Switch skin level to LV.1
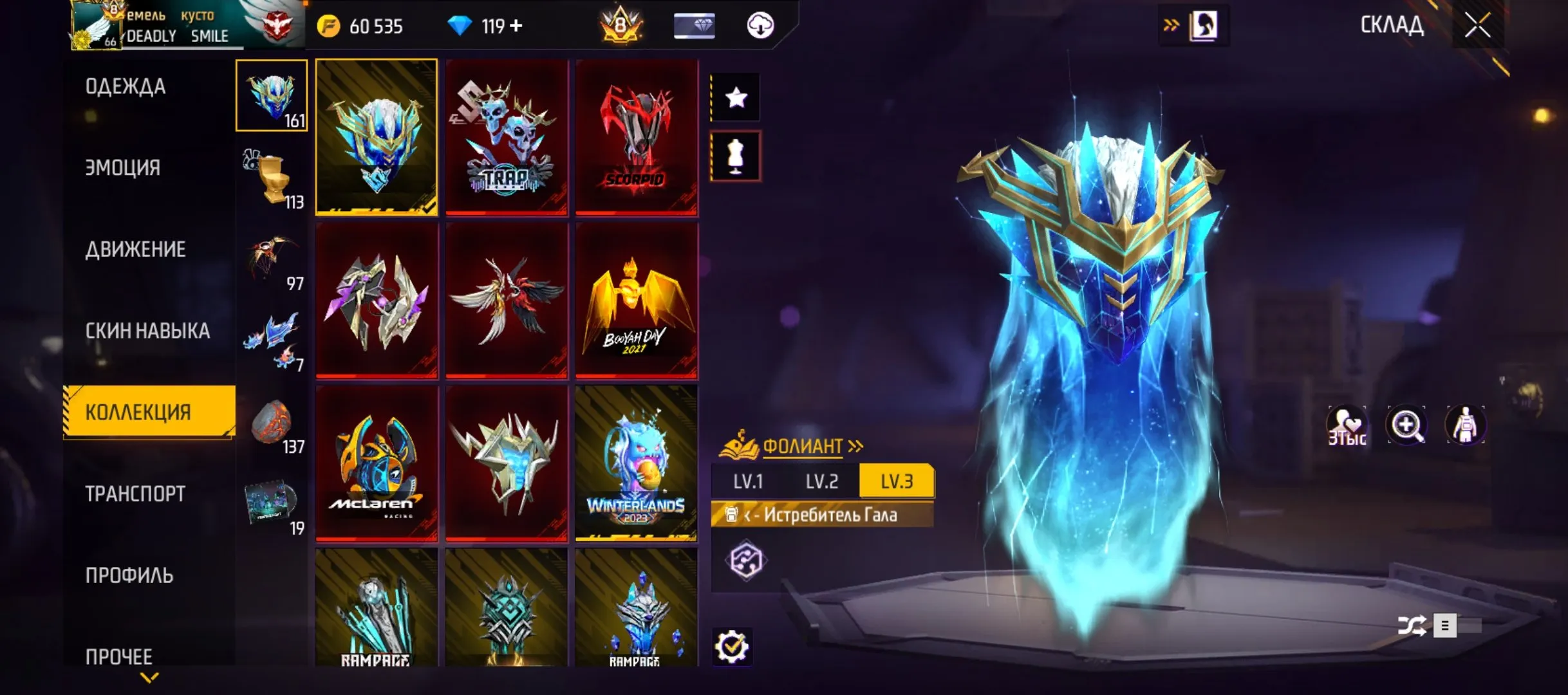This screenshot has height=695, width=1568. 748,481
